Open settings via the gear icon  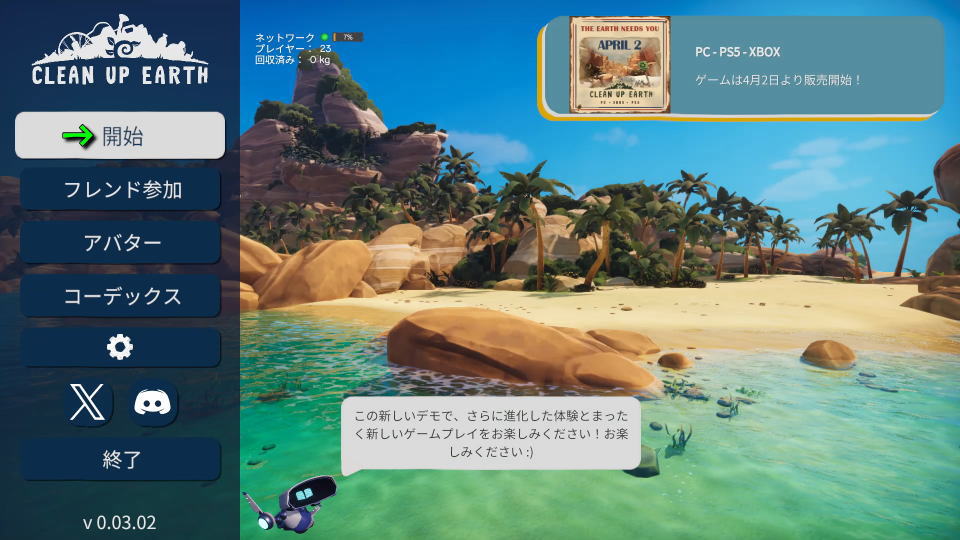coord(120,347)
